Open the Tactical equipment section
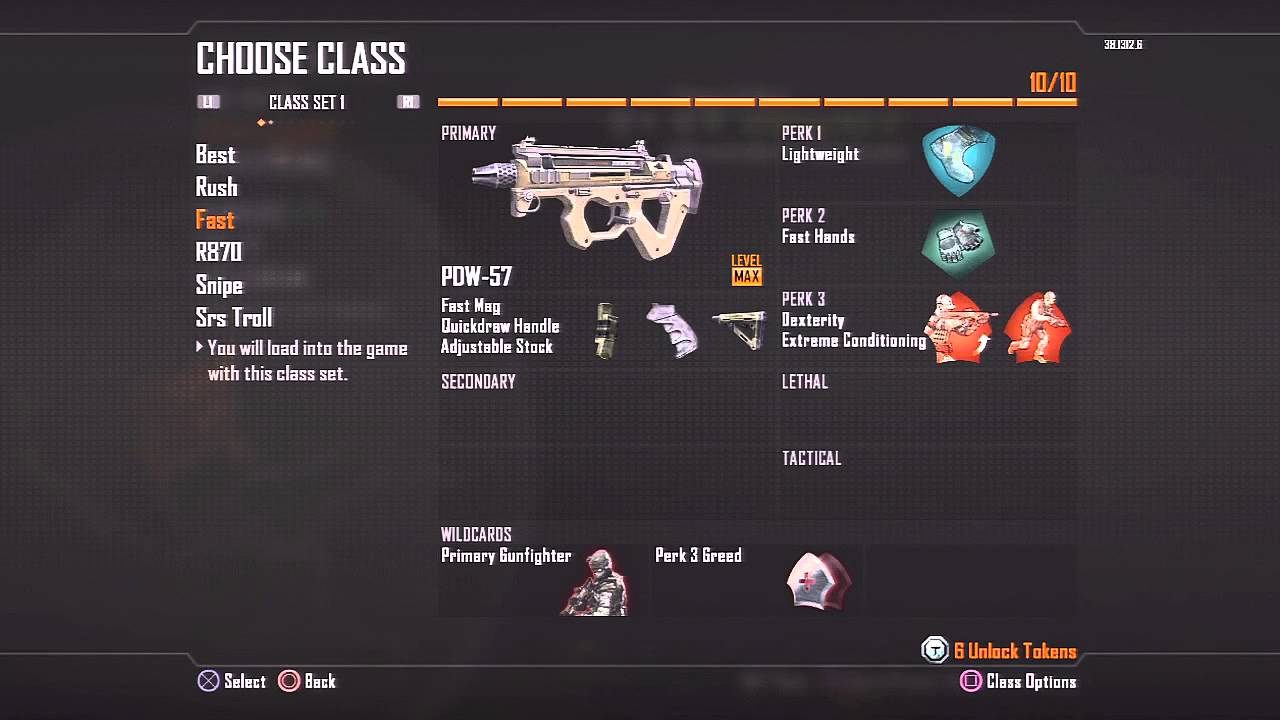The width and height of the screenshot is (1280, 720). click(x=812, y=458)
